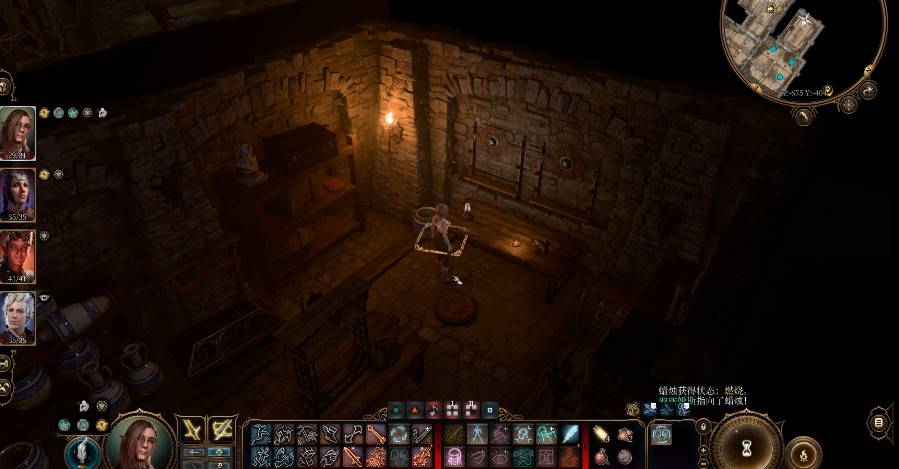
Task: Switch to the orange triangle hotbar tab
Action: point(415,409)
